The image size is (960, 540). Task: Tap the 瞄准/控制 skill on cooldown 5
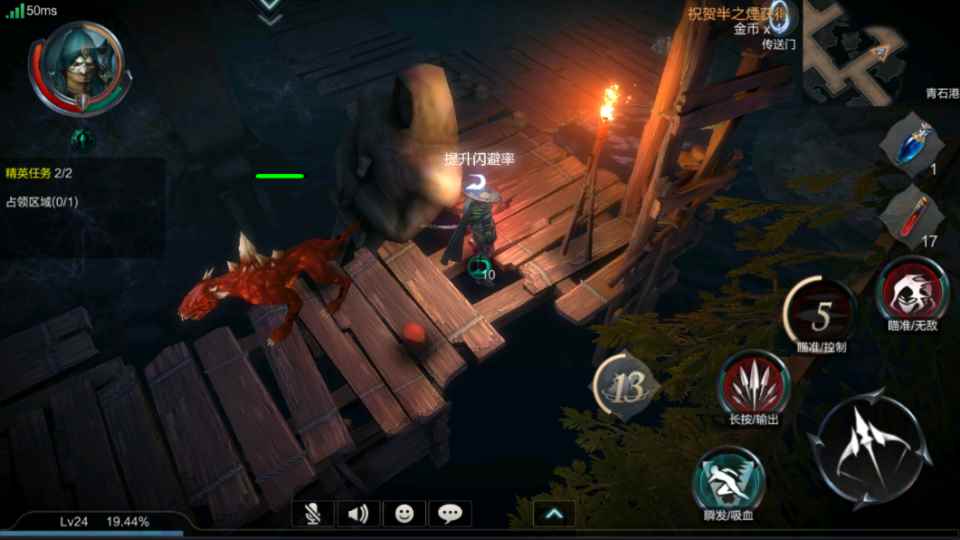(x=821, y=314)
